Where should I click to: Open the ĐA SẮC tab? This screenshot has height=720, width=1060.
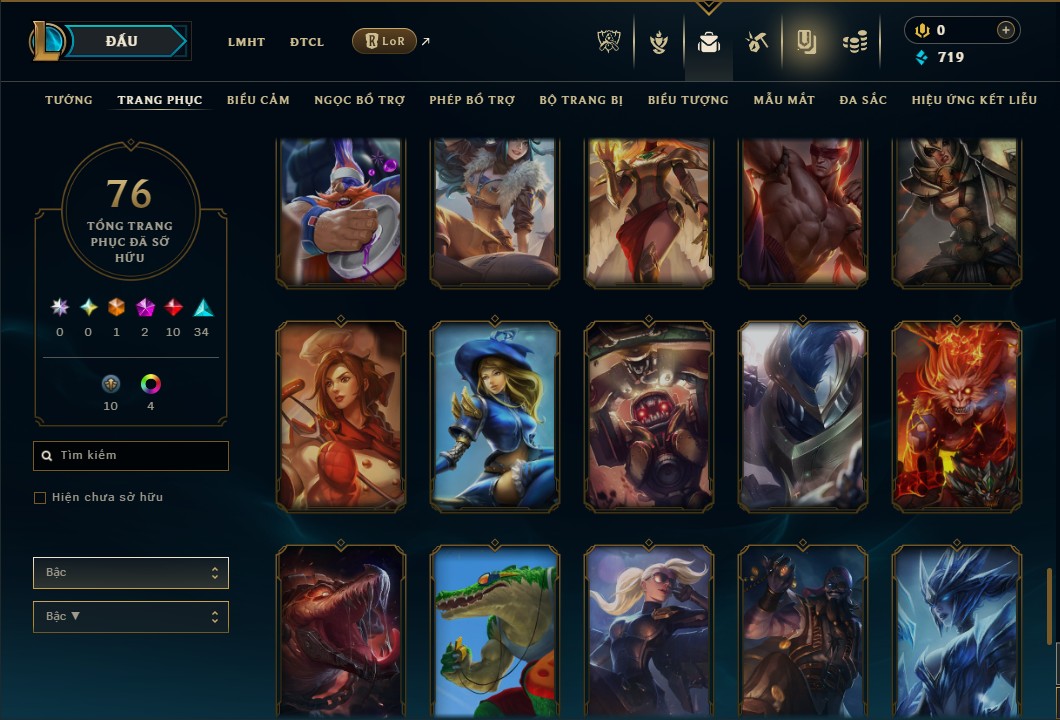click(x=863, y=100)
